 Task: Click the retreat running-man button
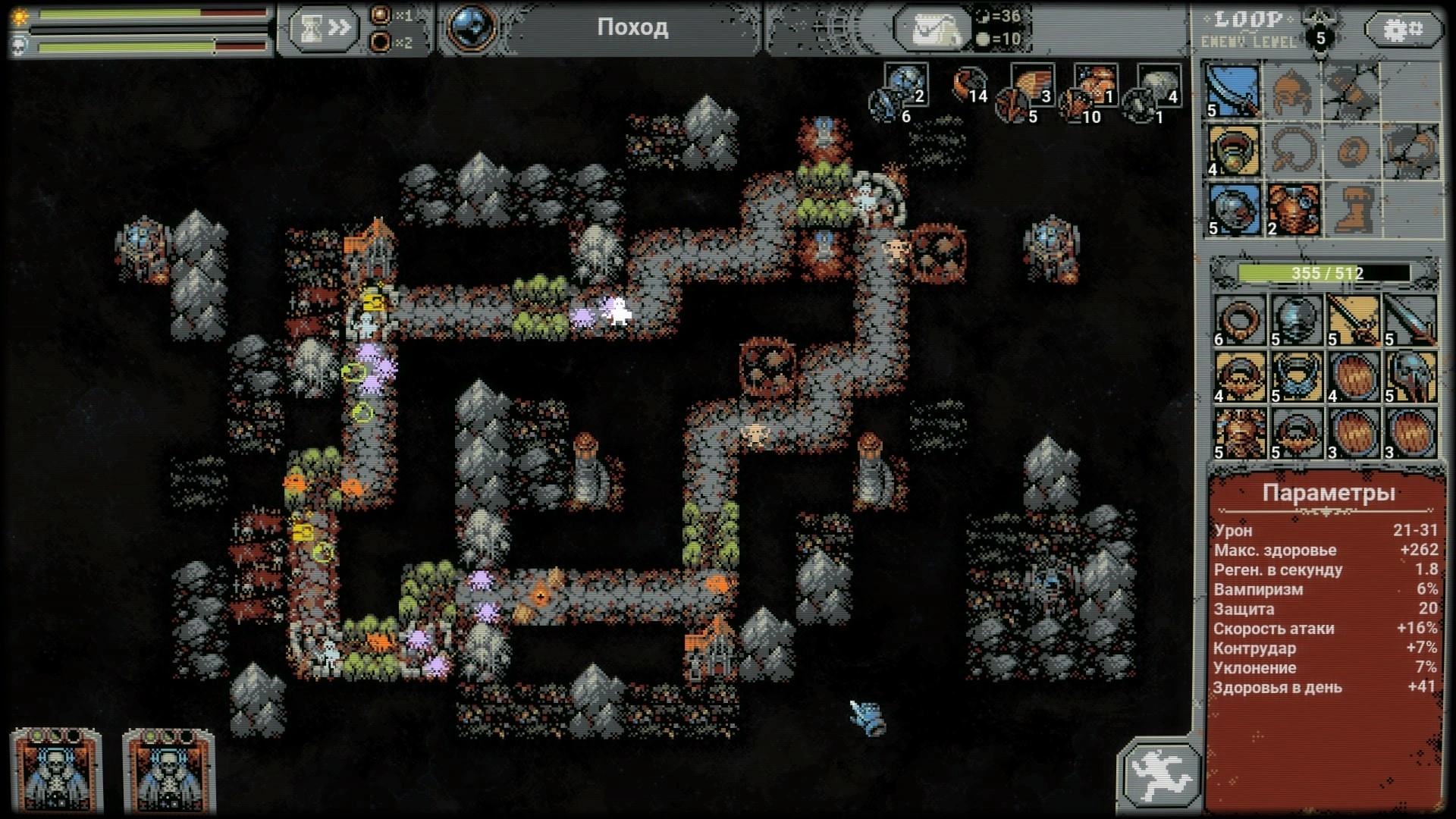coord(1158,775)
